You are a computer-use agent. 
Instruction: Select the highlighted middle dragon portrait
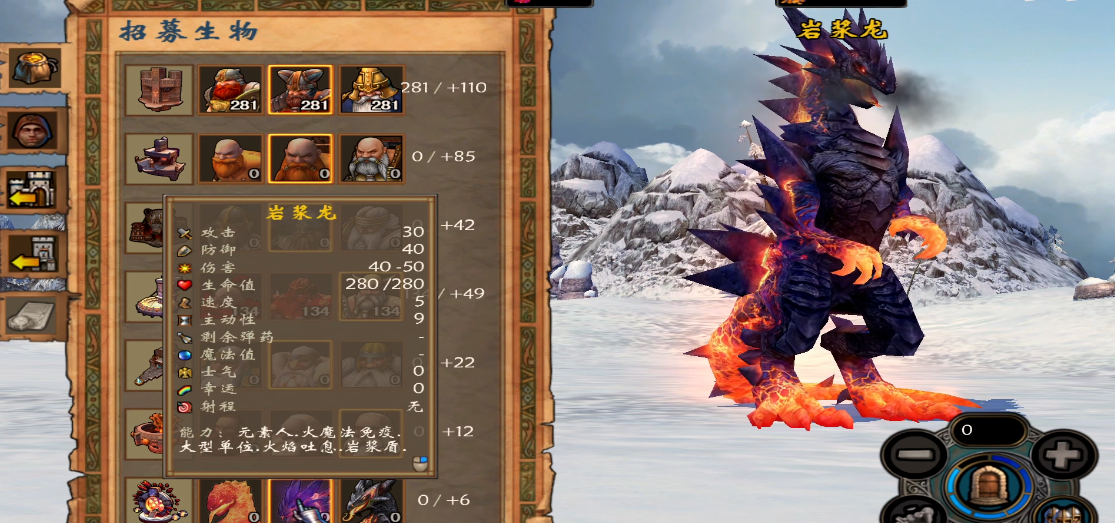[x=300, y=501]
